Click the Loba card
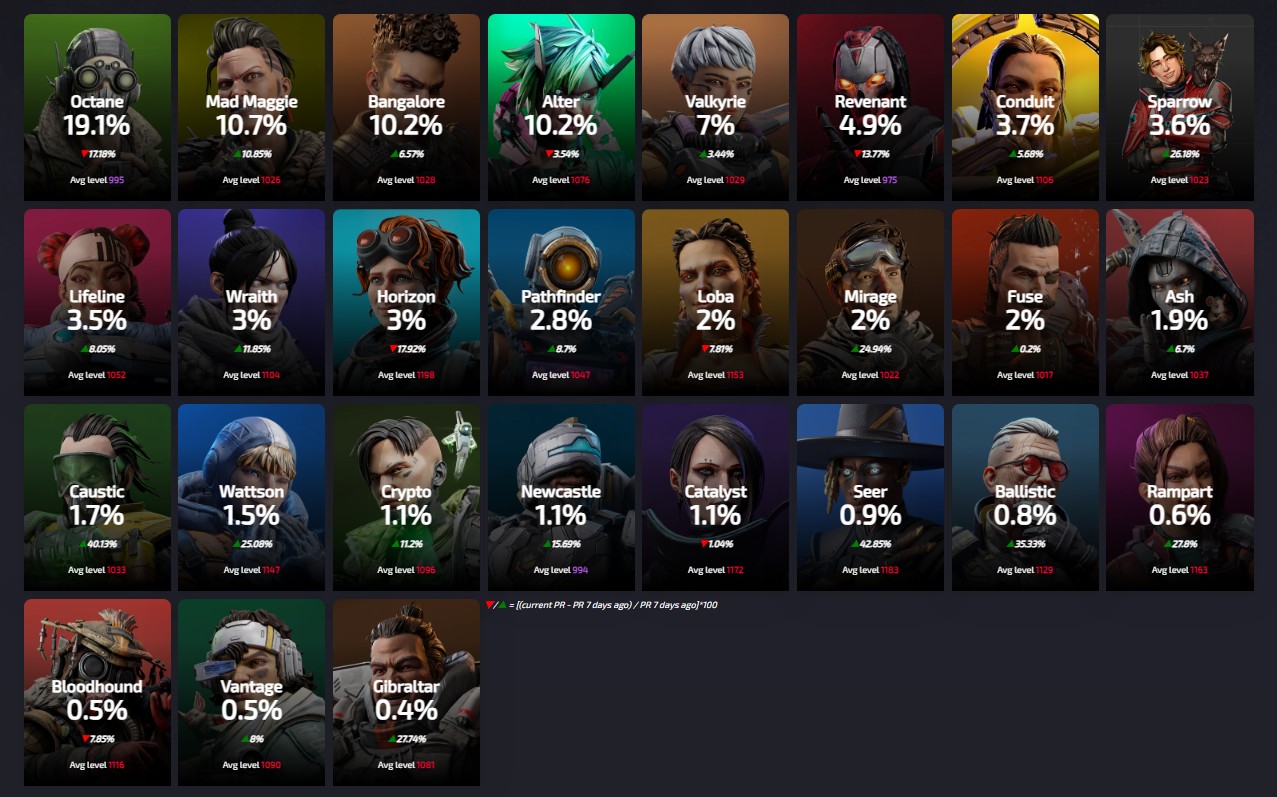The width and height of the screenshot is (1277, 797). [715, 302]
